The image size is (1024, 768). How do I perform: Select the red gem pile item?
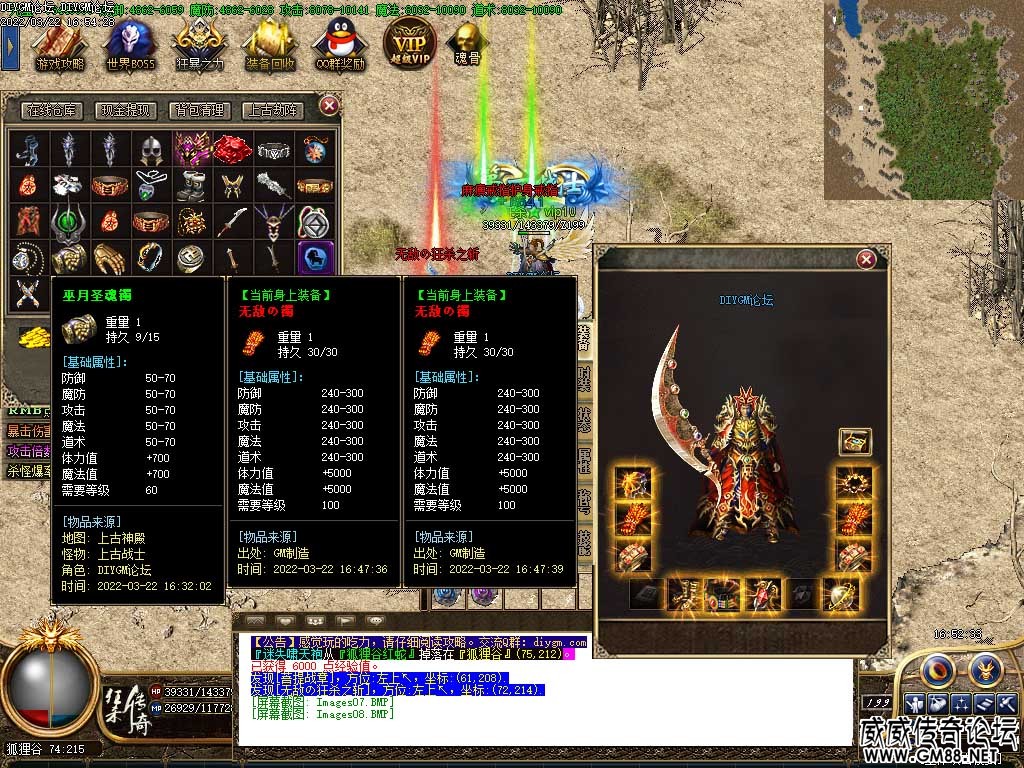click(231, 149)
